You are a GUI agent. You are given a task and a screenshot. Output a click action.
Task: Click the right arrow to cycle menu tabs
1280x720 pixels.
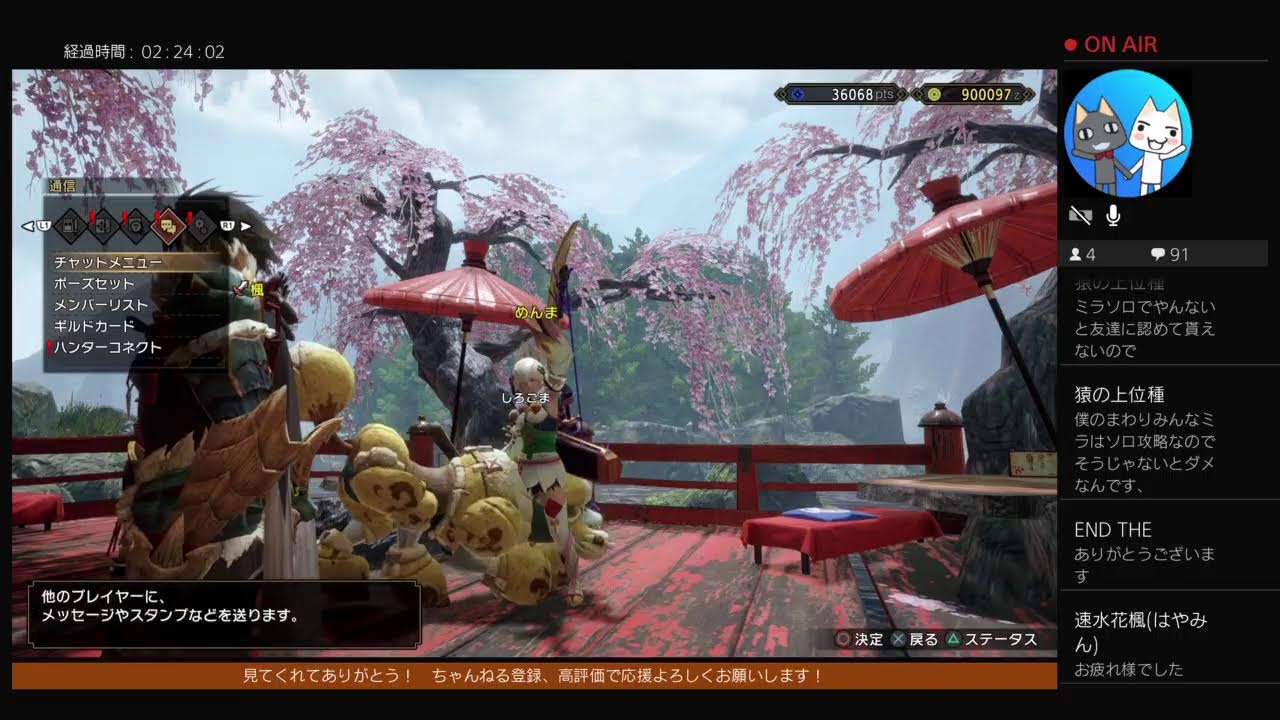point(245,226)
